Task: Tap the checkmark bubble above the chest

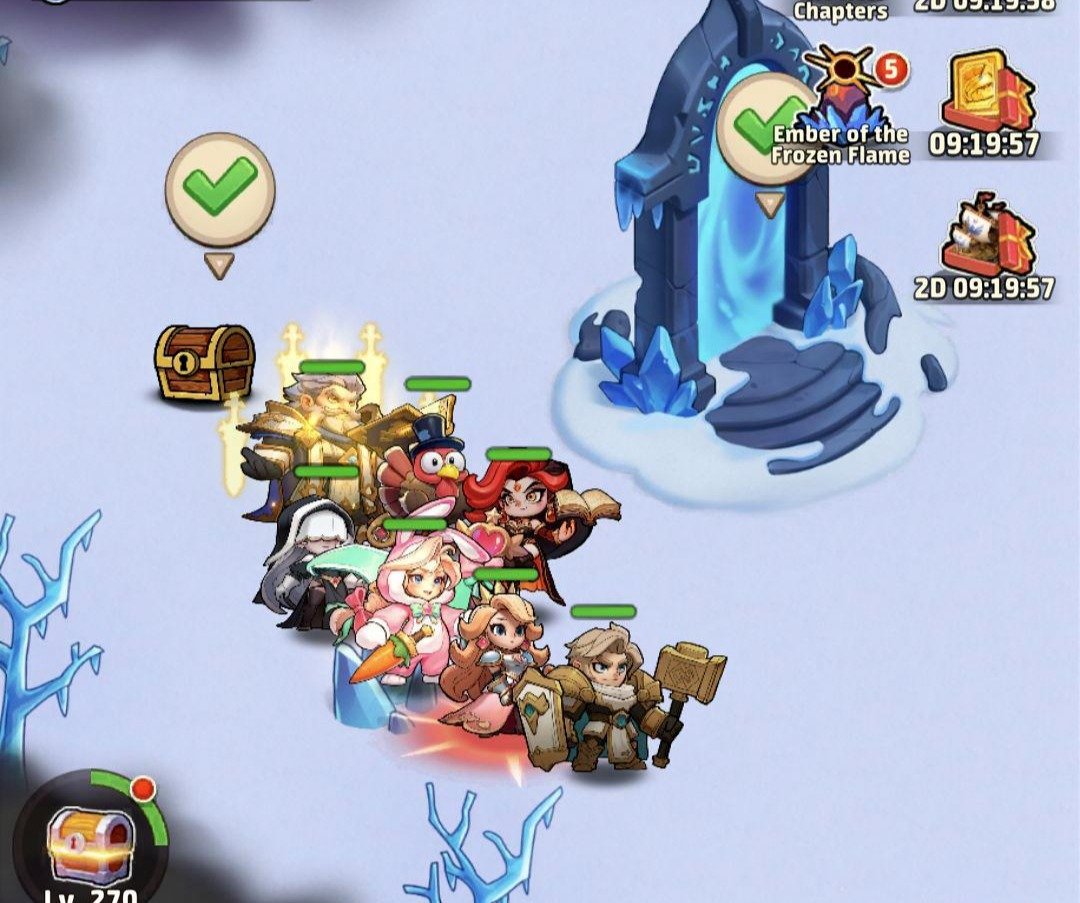Action: (x=220, y=190)
